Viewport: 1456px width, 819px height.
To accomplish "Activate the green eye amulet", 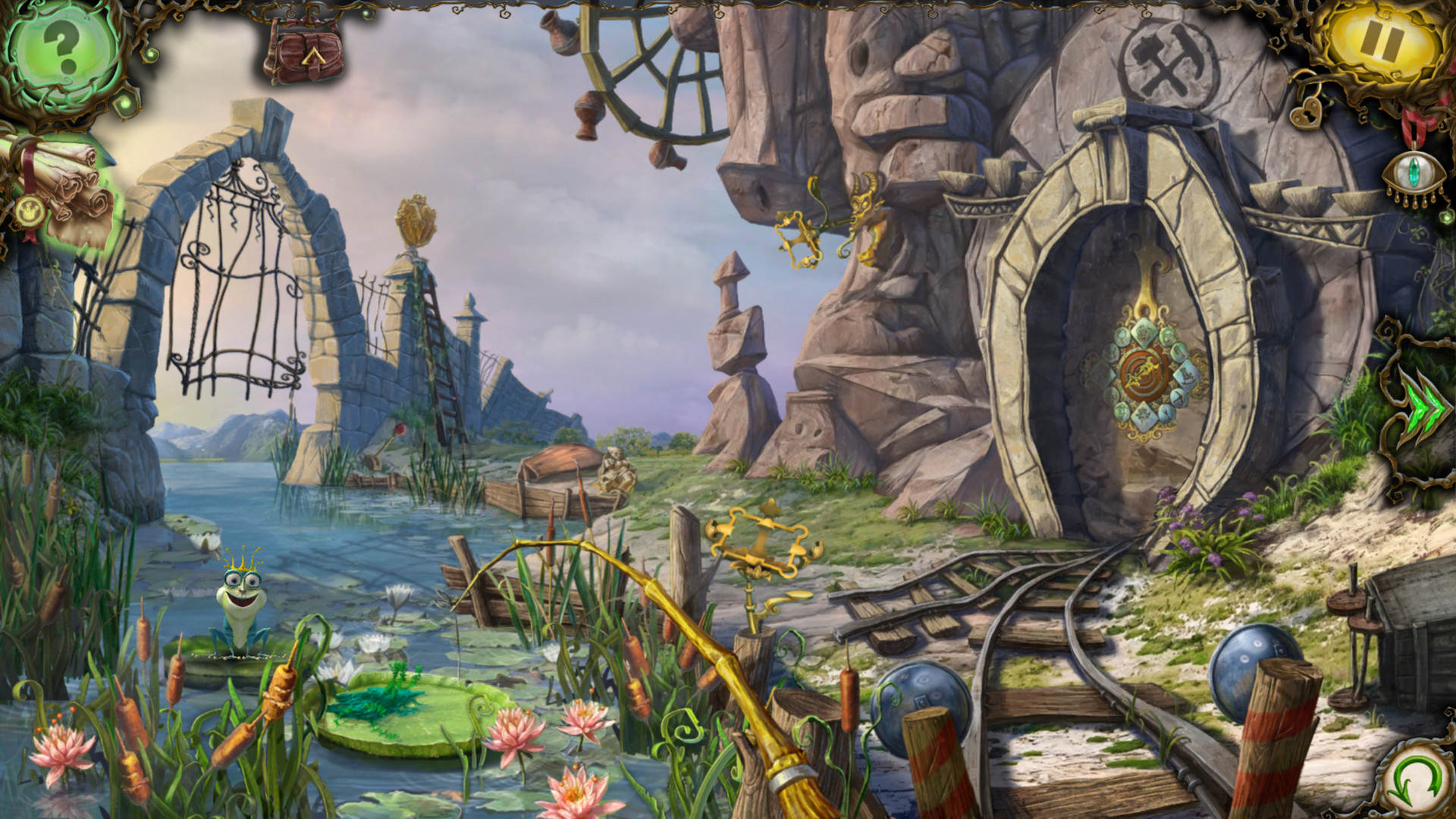I will [x=1411, y=176].
